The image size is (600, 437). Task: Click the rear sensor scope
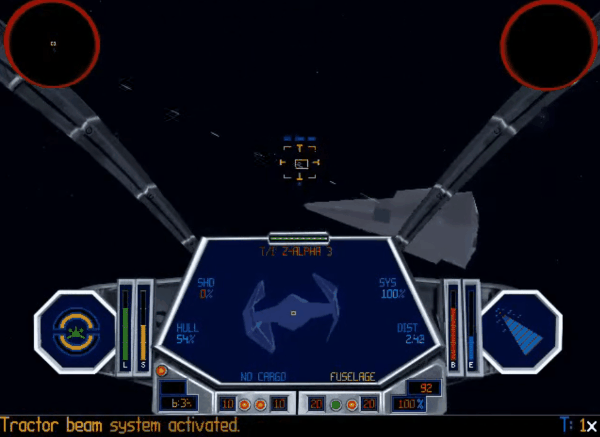coord(547,44)
